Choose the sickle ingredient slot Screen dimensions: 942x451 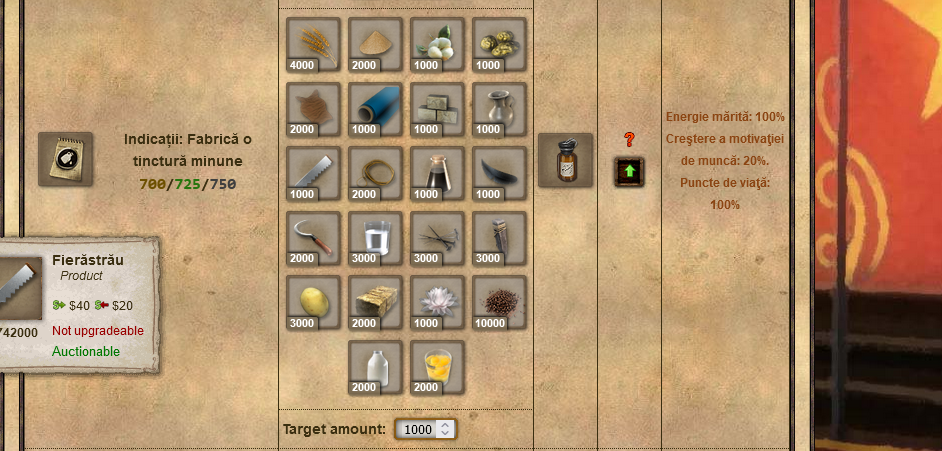click(x=313, y=238)
